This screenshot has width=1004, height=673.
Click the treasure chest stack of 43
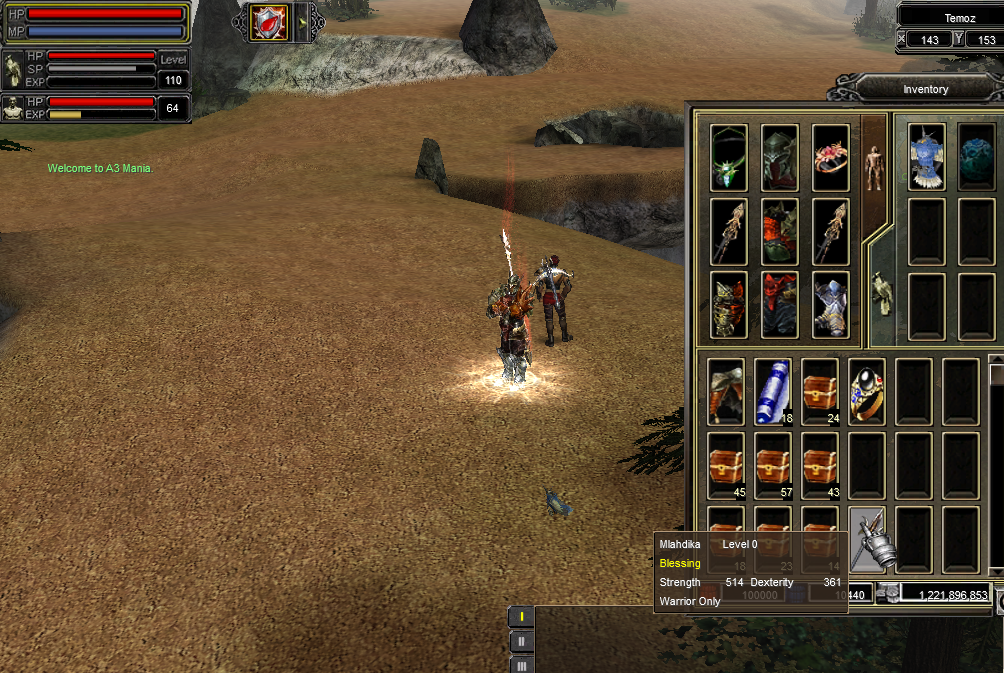click(x=820, y=465)
